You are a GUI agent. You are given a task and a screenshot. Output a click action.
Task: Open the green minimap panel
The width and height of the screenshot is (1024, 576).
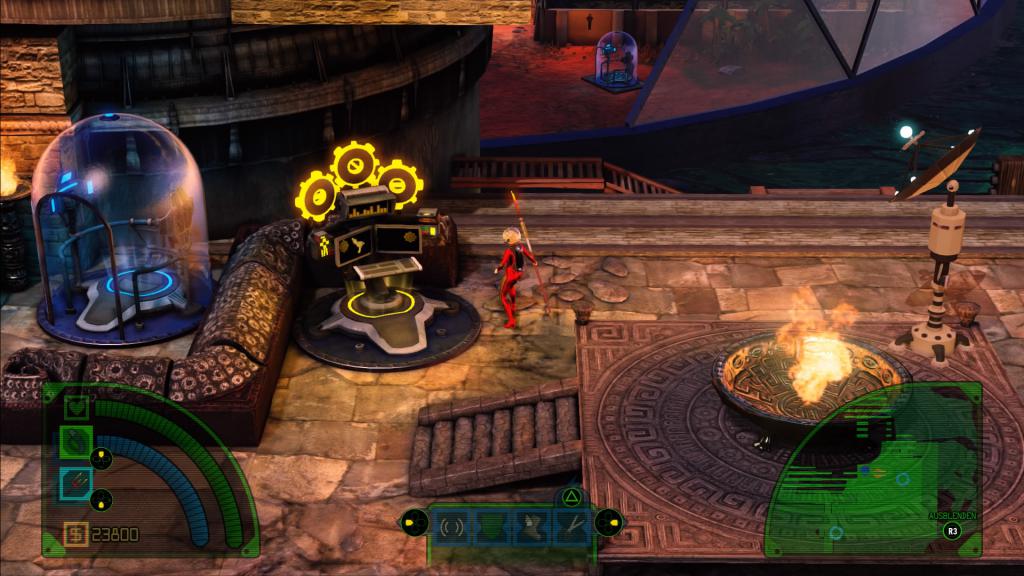click(870, 480)
